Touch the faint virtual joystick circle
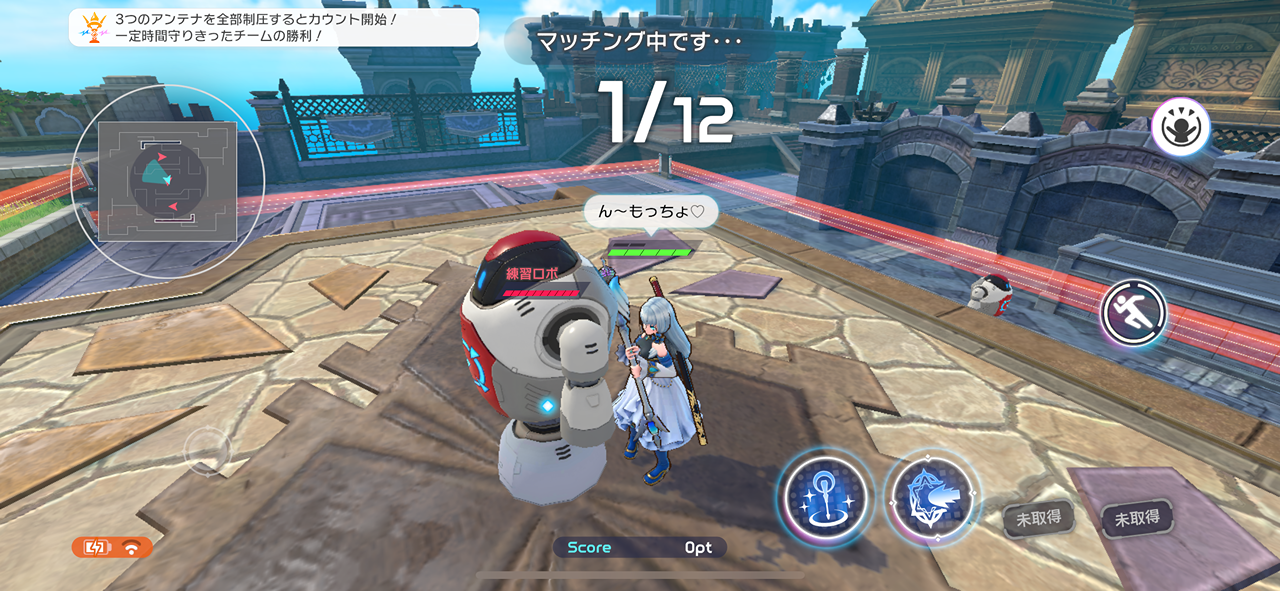This screenshot has width=1280, height=591. coord(208,450)
